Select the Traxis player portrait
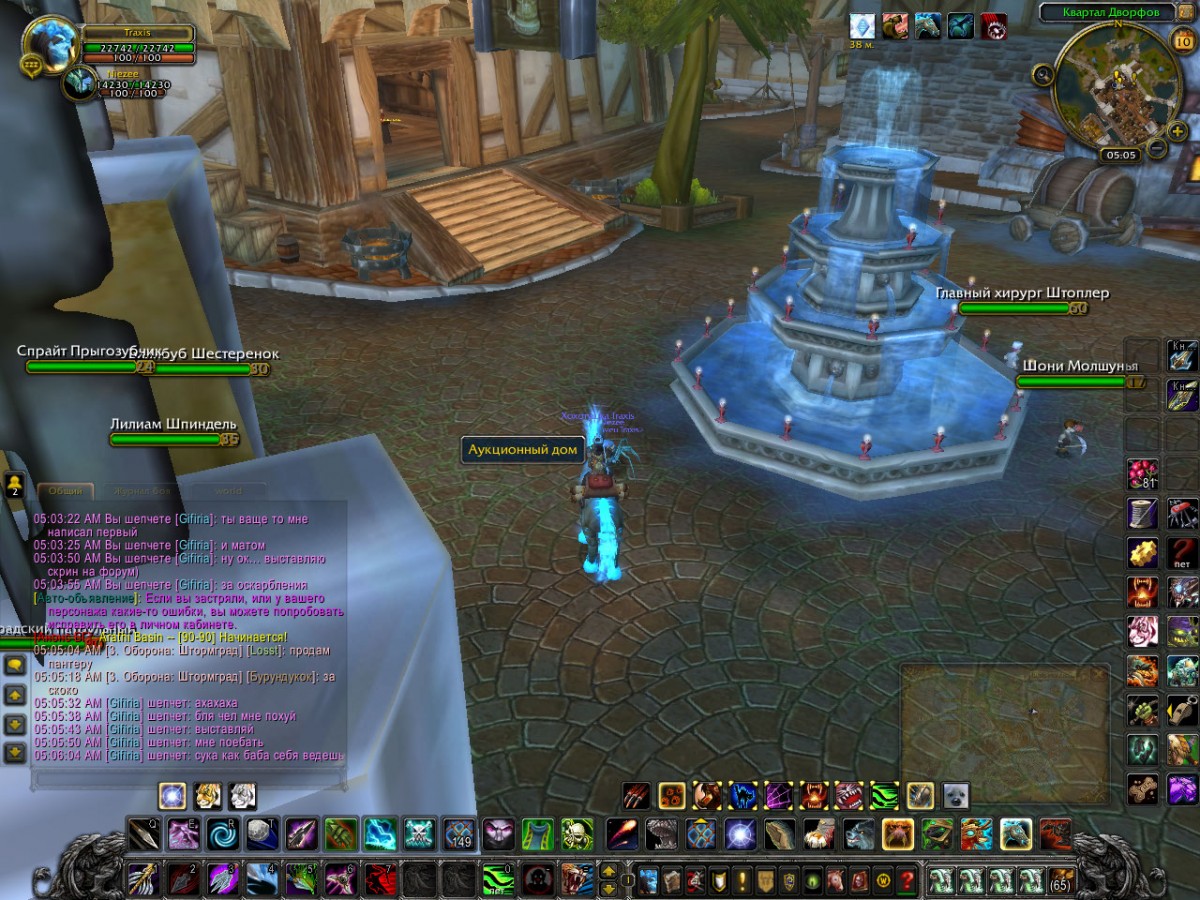Image resolution: width=1200 pixels, height=900 pixels. coord(50,45)
